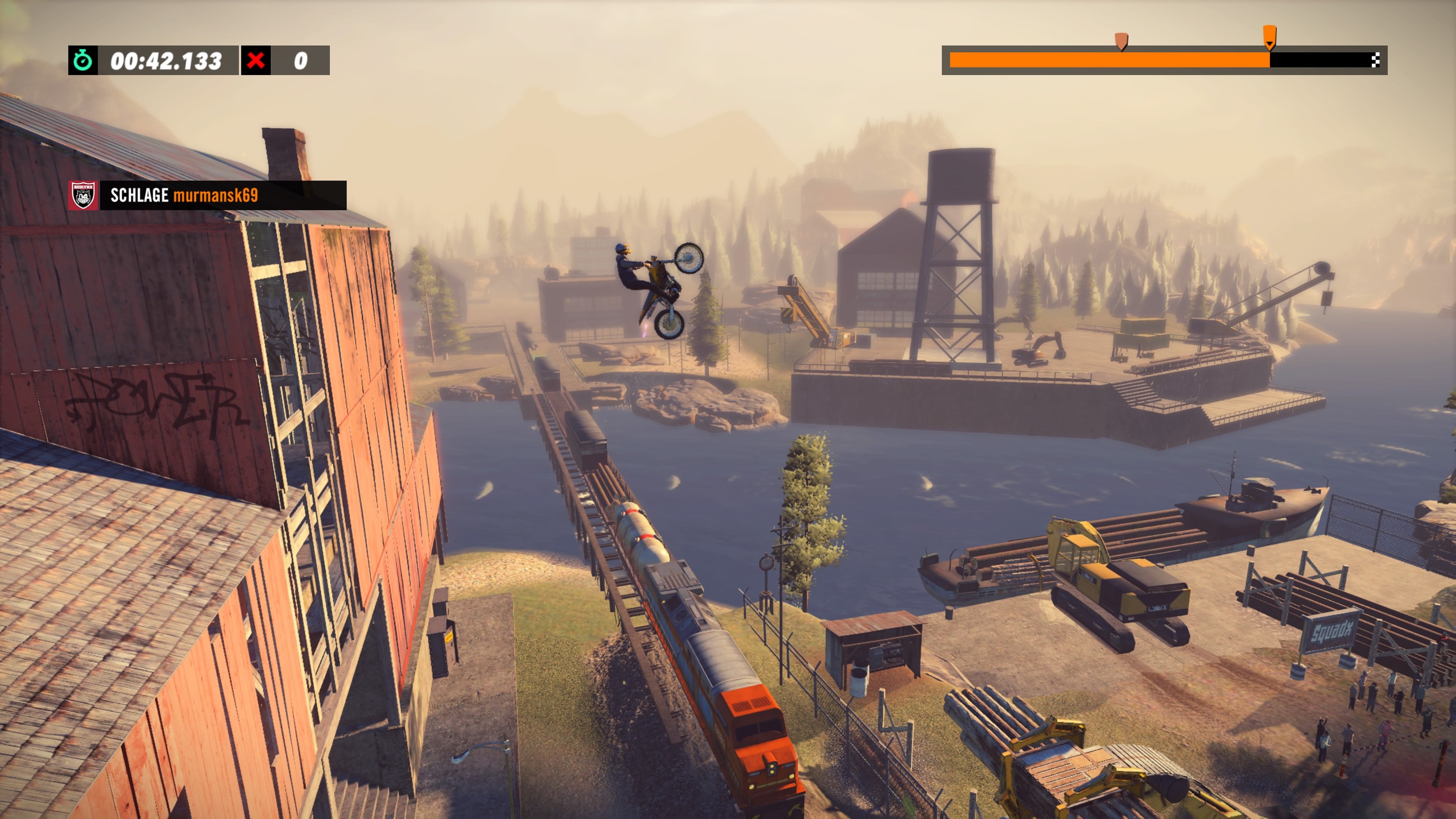1456x819 pixels.
Task: Click the timer showing 00:42.133
Action: coord(166,61)
